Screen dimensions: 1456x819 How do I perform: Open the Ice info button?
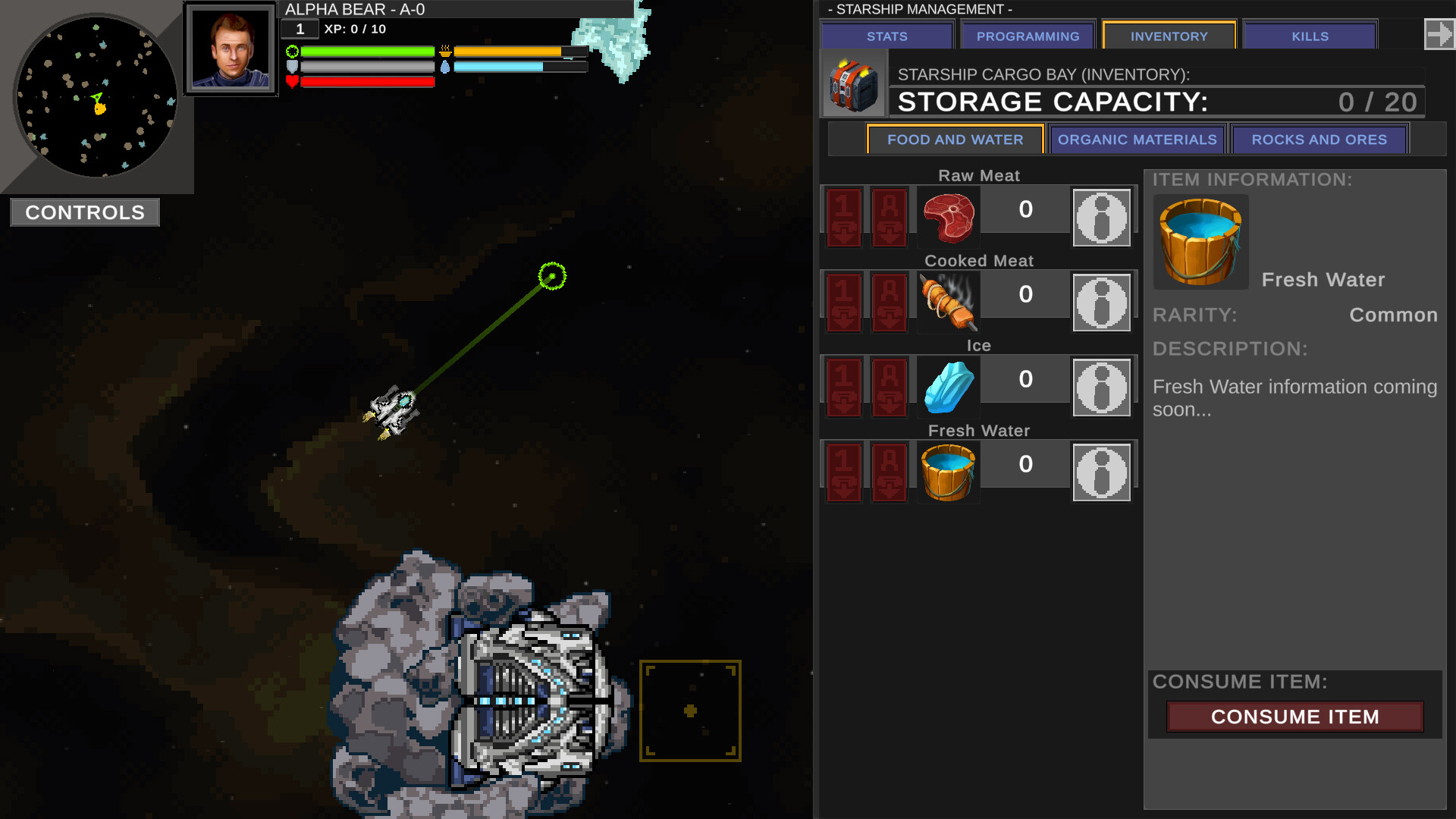click(1101, 388)
